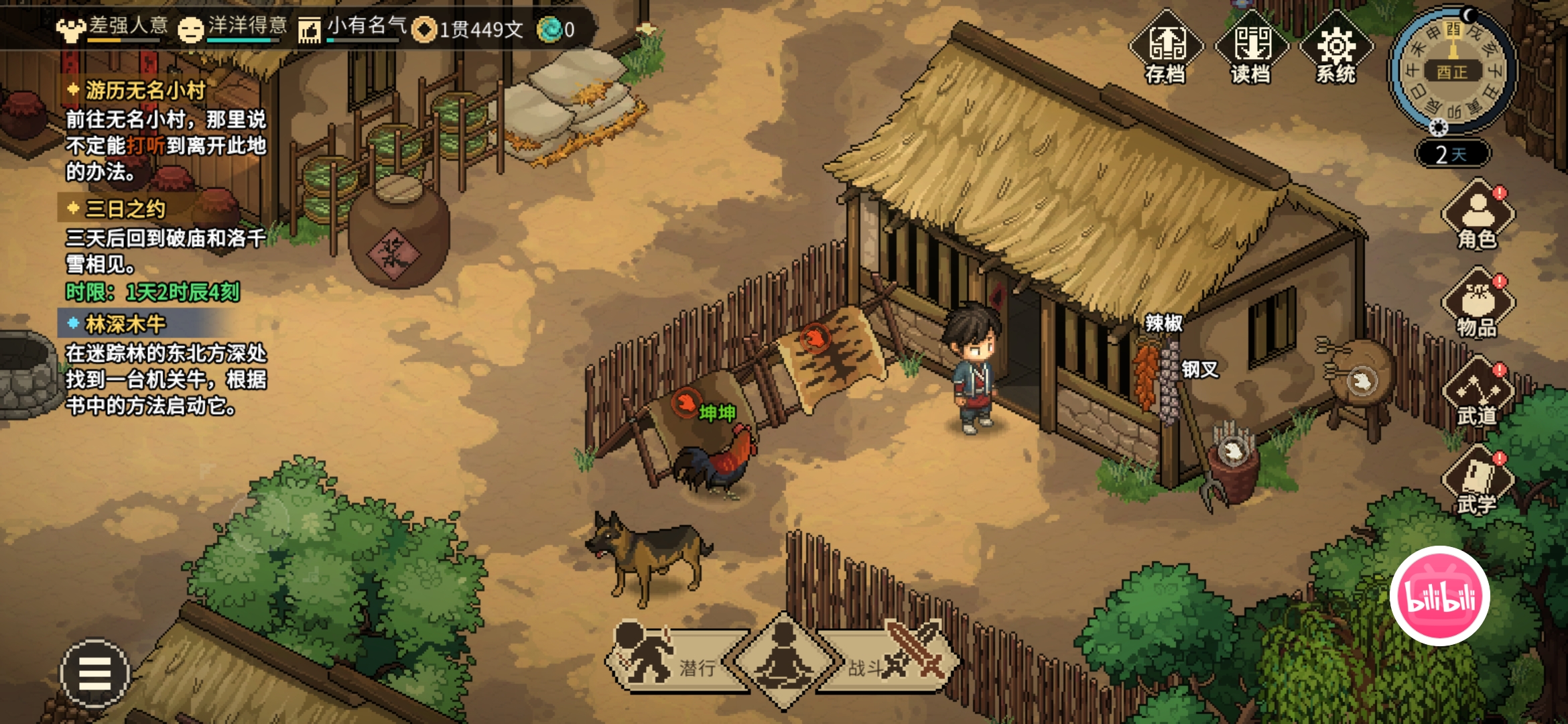Open the 系统 system settings

tap(1336, 48)
